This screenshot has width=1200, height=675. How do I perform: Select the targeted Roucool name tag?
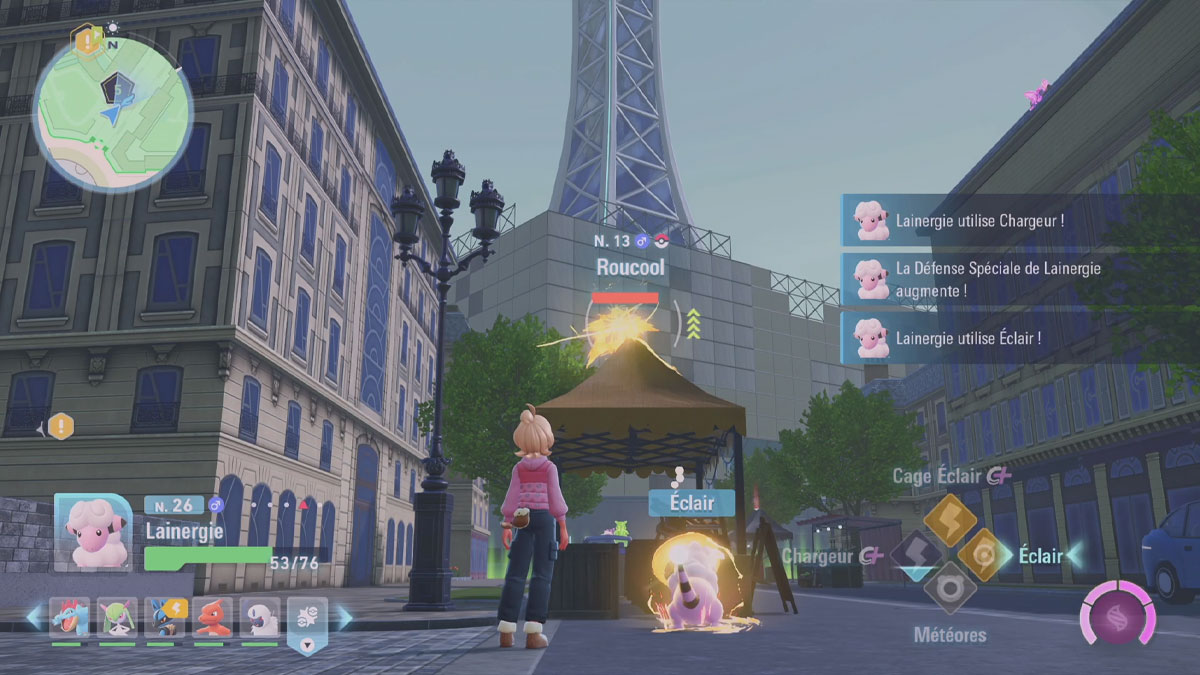click(x=630, y=268)
